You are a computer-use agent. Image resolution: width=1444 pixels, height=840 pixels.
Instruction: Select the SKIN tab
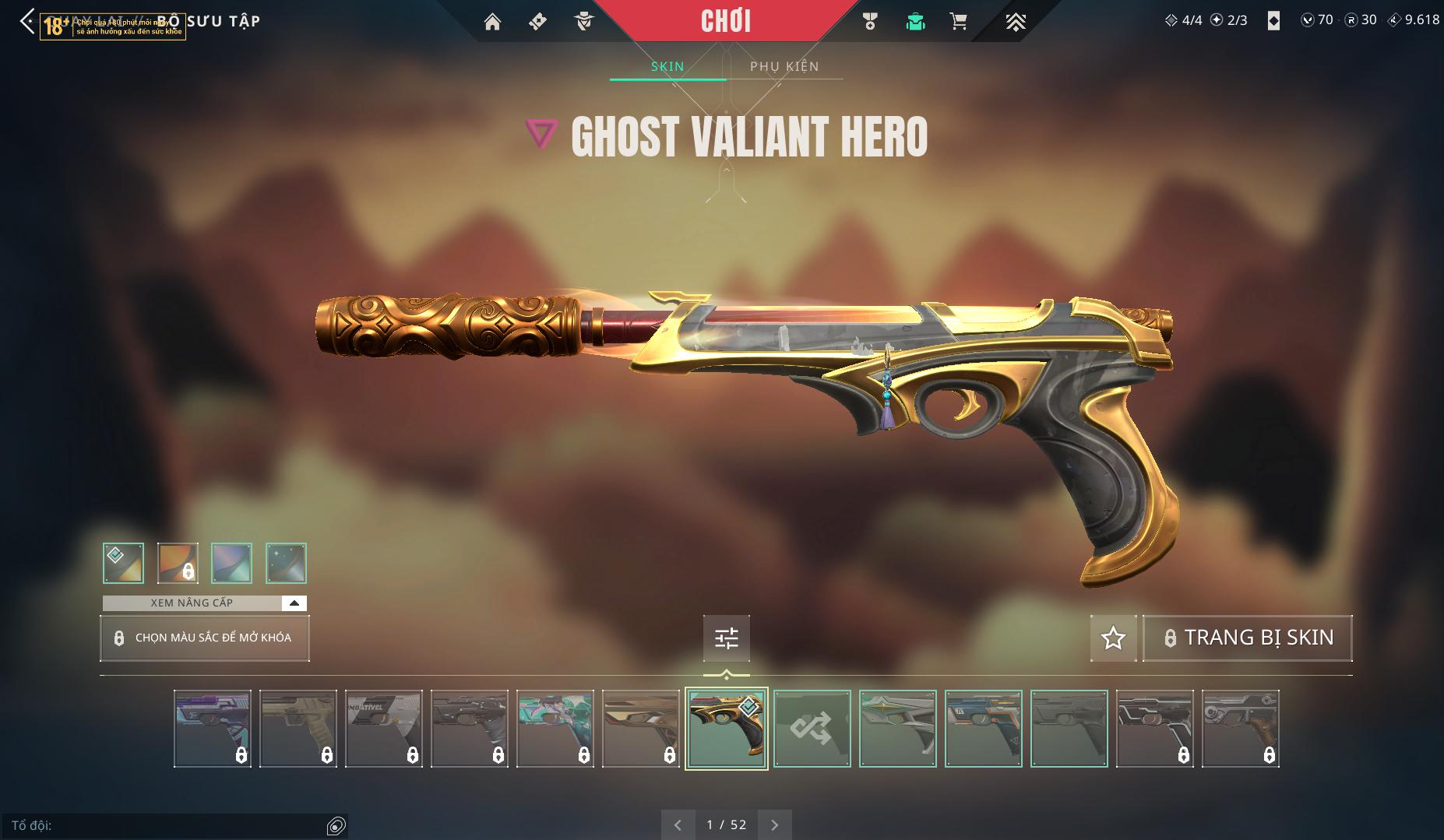(667, 67)
